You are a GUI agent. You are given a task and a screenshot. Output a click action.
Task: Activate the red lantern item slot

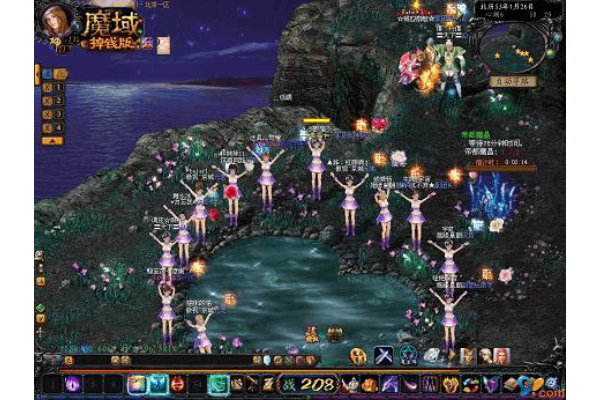click(x=177, y=383)
